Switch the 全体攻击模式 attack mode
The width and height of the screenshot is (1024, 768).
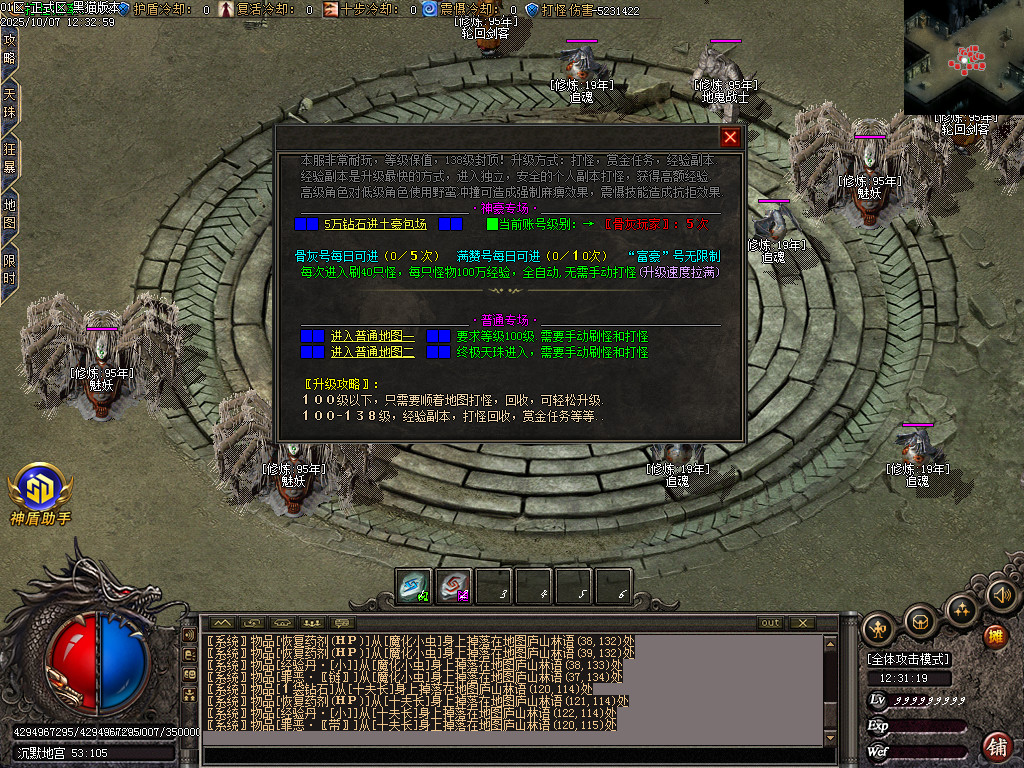909,659
